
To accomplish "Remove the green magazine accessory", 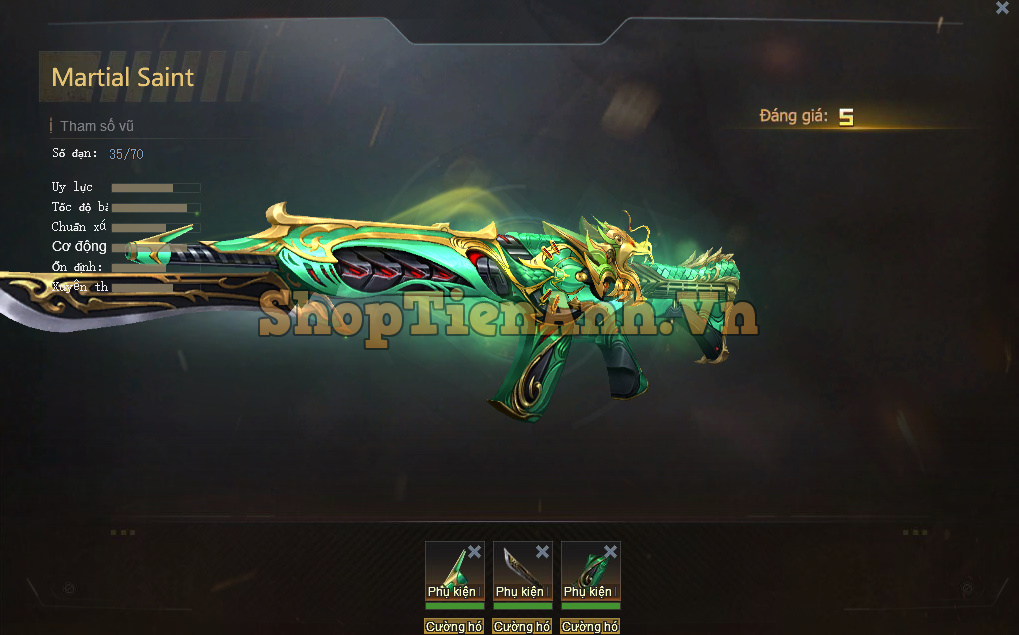I will click(610, 552).
